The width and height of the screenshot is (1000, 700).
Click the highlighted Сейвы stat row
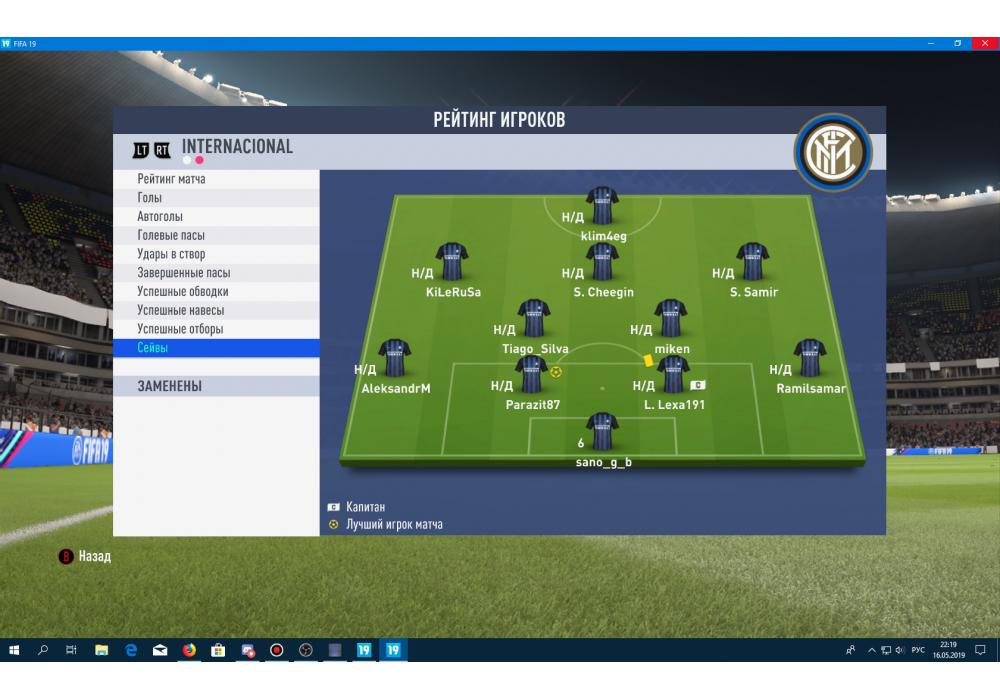pyautogui.click(x=215, y=348)
